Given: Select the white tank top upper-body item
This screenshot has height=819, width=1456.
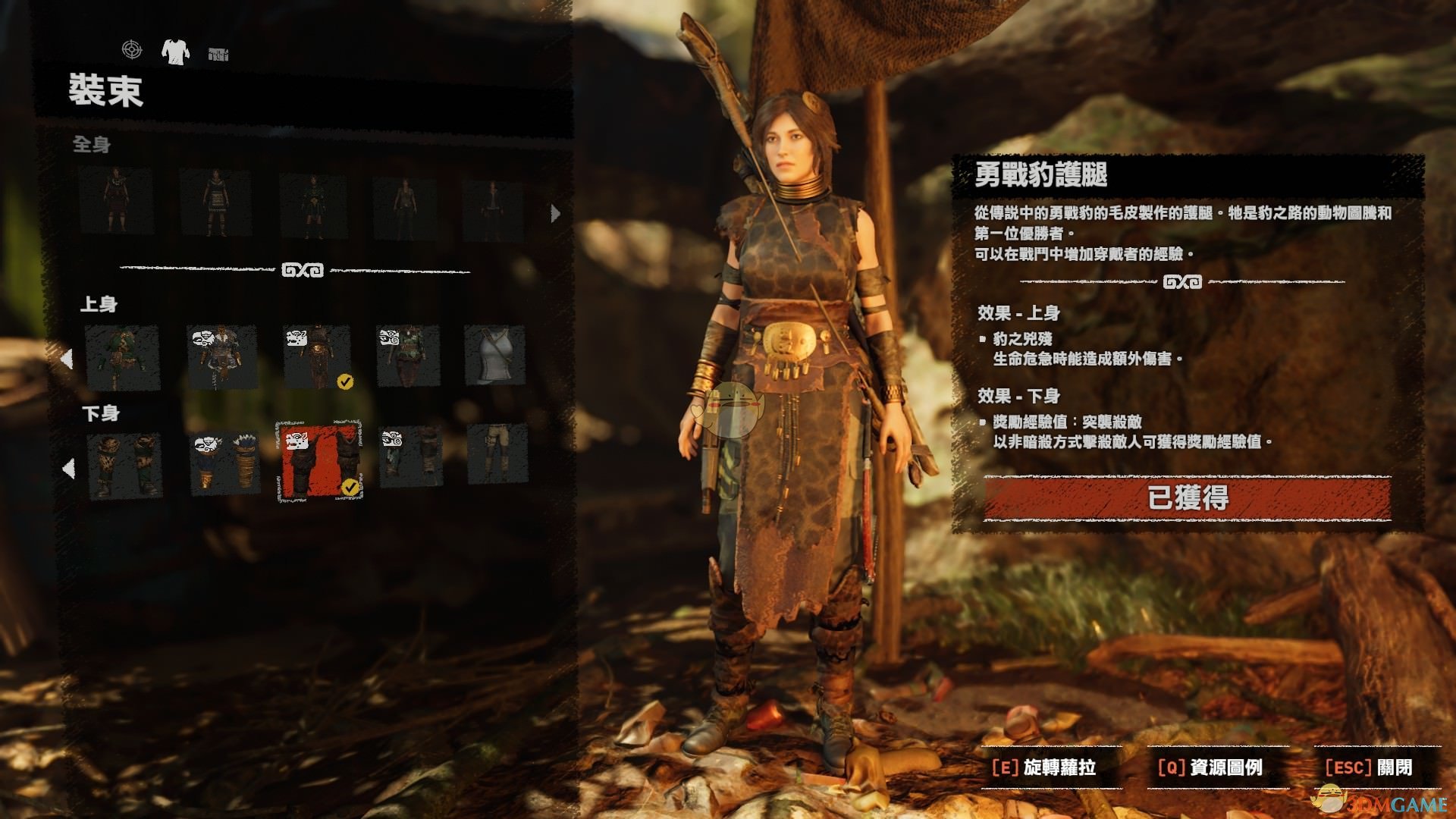Looking at the screenshot, I should pyautogui.click(x=495, y=357).
